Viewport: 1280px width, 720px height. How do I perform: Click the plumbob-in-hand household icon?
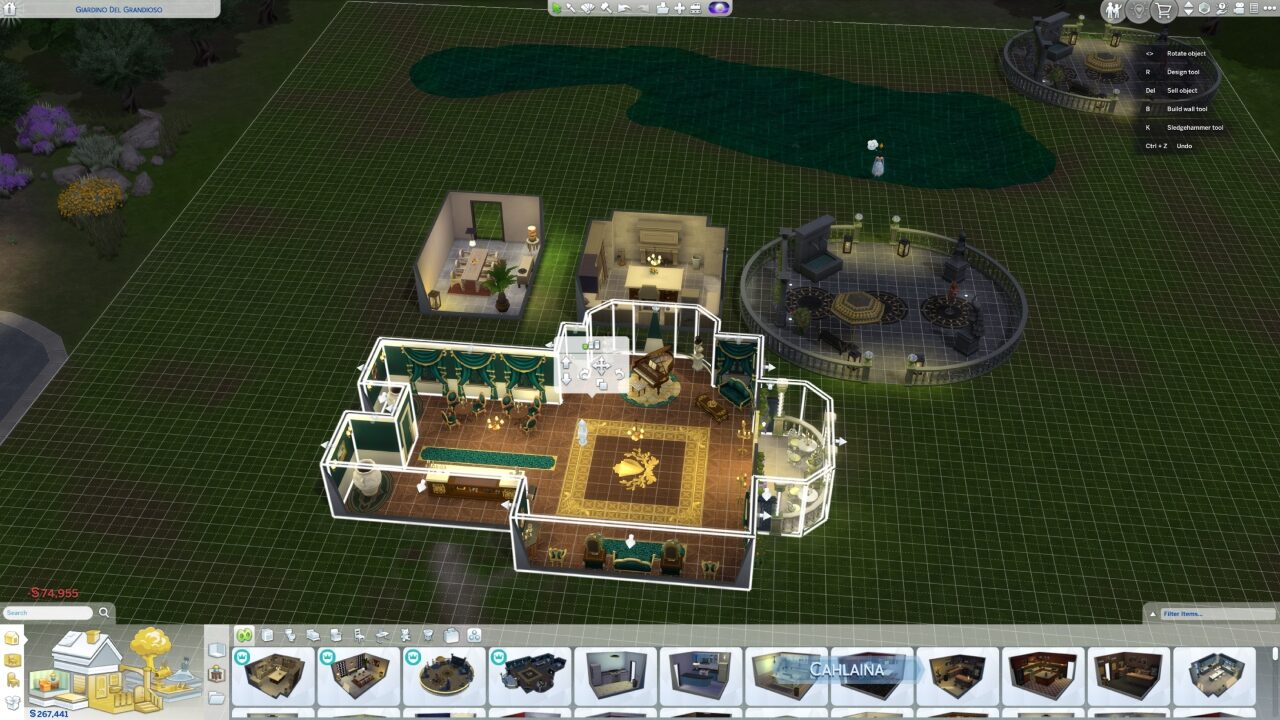pyautogui.click(x=1222, y=9)
